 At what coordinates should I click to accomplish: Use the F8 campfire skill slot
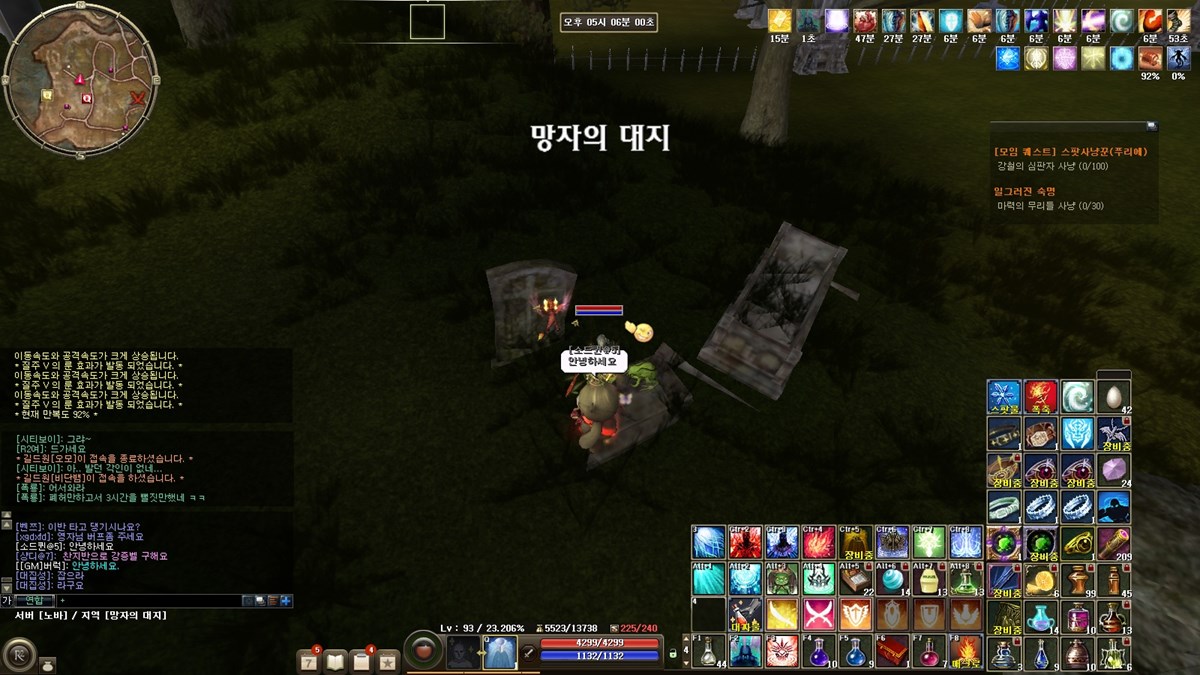coord(965,651)
